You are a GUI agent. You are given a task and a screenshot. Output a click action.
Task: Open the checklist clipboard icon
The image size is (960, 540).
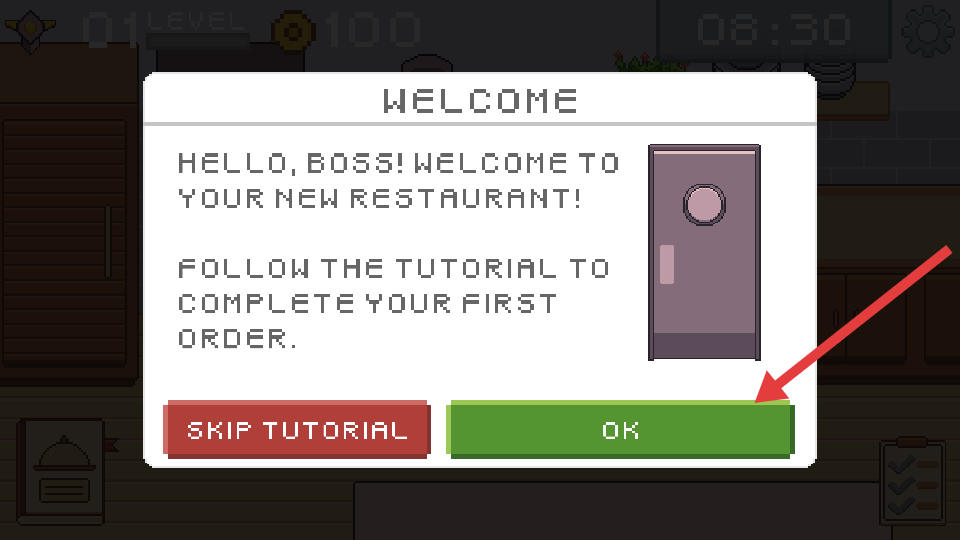coord(914,483)
